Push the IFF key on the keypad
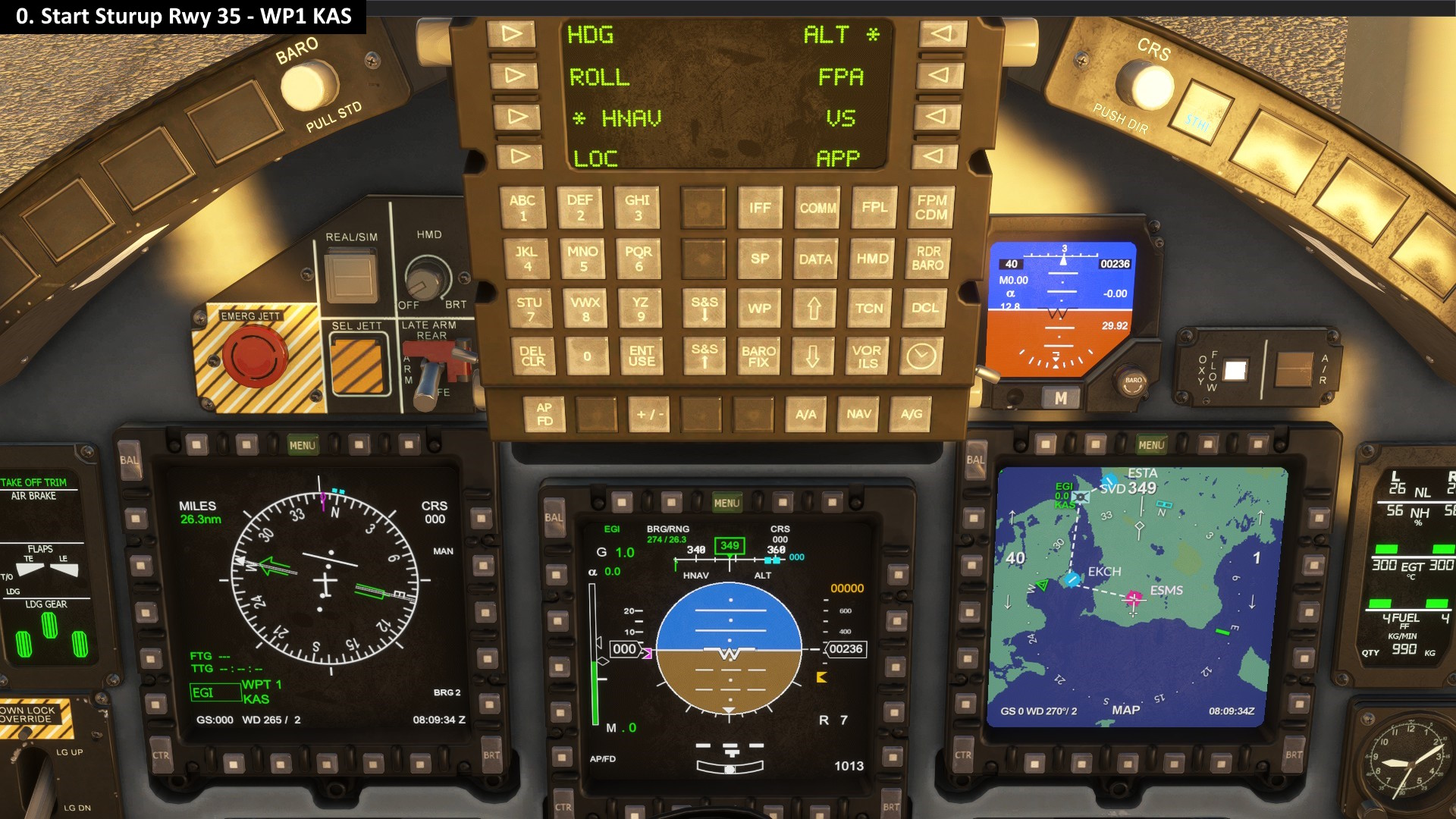Image resolution: width=1456 pixels, height=819 pixels. (x=760, y=208)
